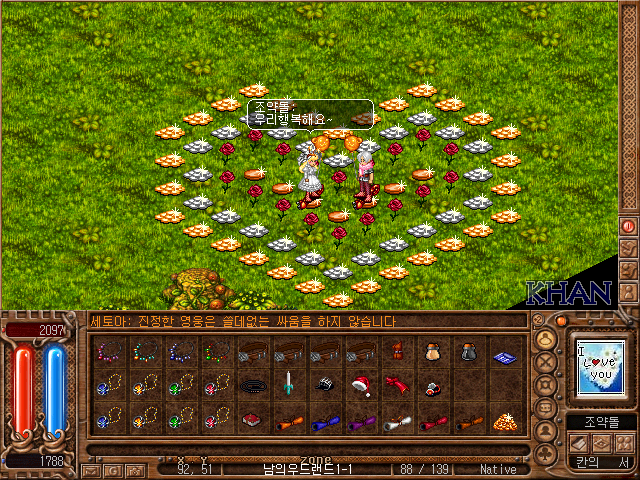The width and height of the screenshot is (640, 480).
Task: Open the mail envelope button
Action: pos(90,469)
